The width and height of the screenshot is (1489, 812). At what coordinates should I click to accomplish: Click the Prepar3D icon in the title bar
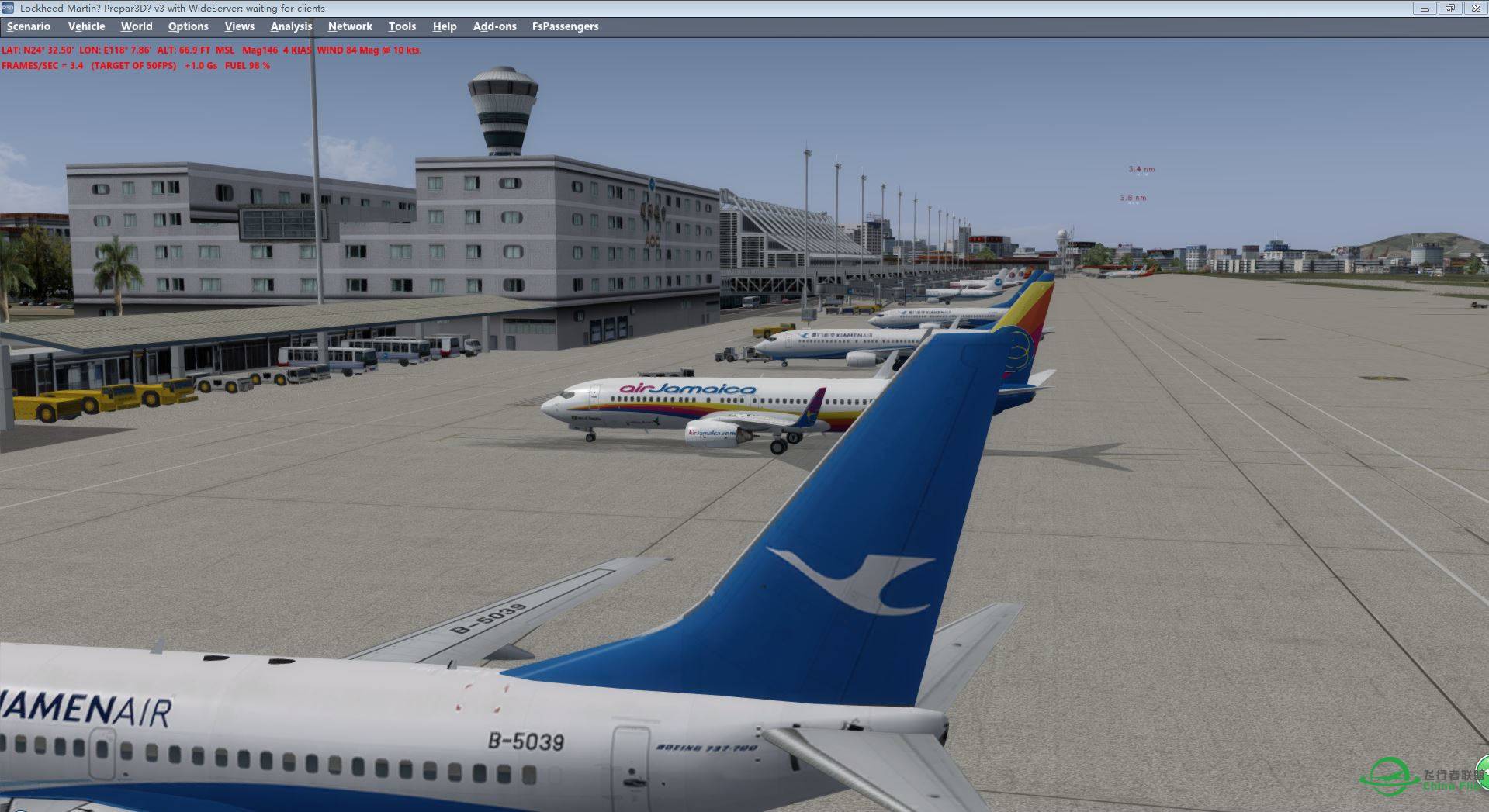click(9, 8)
